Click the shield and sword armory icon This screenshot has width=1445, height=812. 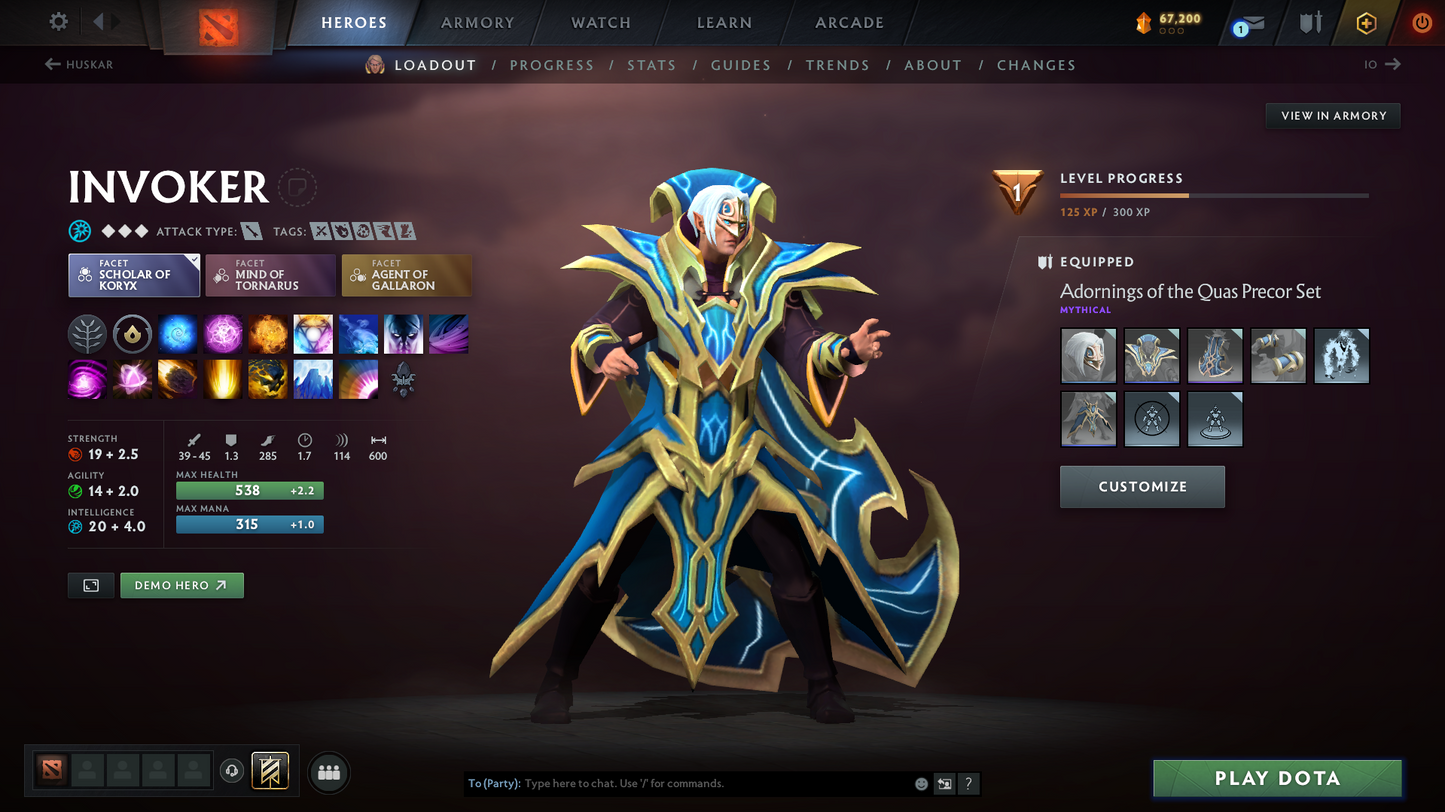(x=1310, y=22)
